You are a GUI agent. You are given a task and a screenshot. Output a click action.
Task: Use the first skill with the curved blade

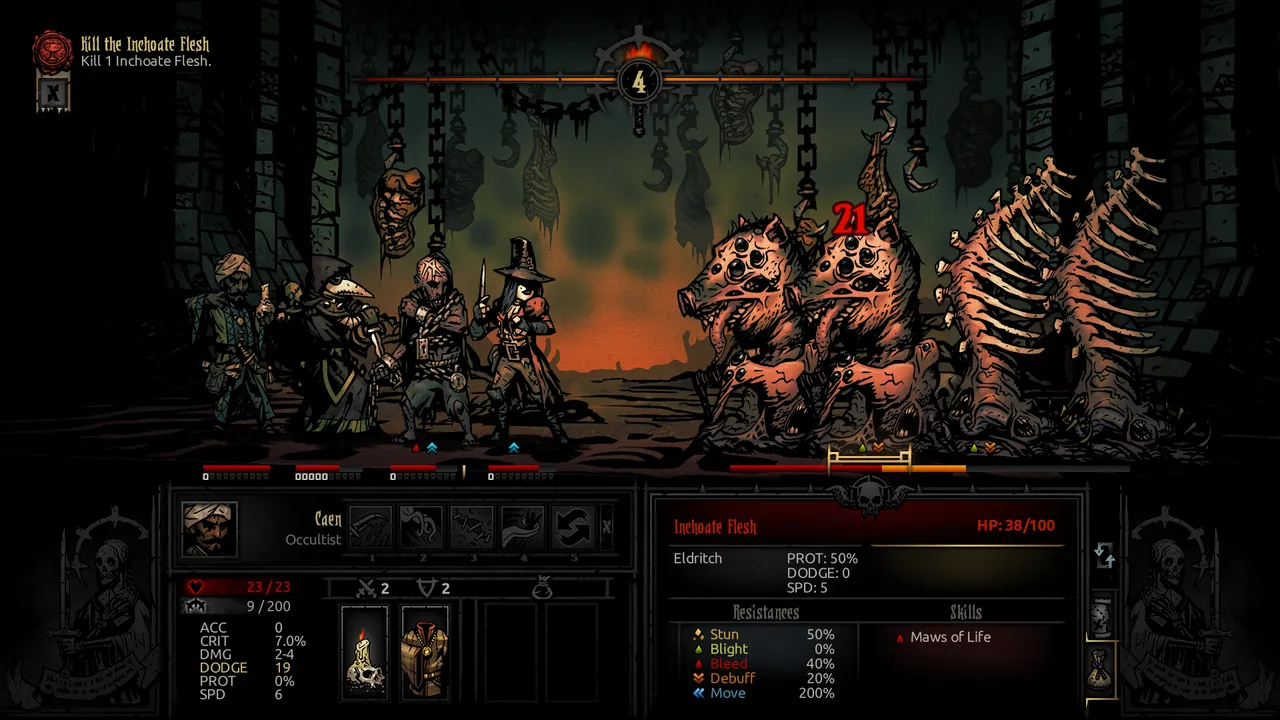click(x=372, y=527)
